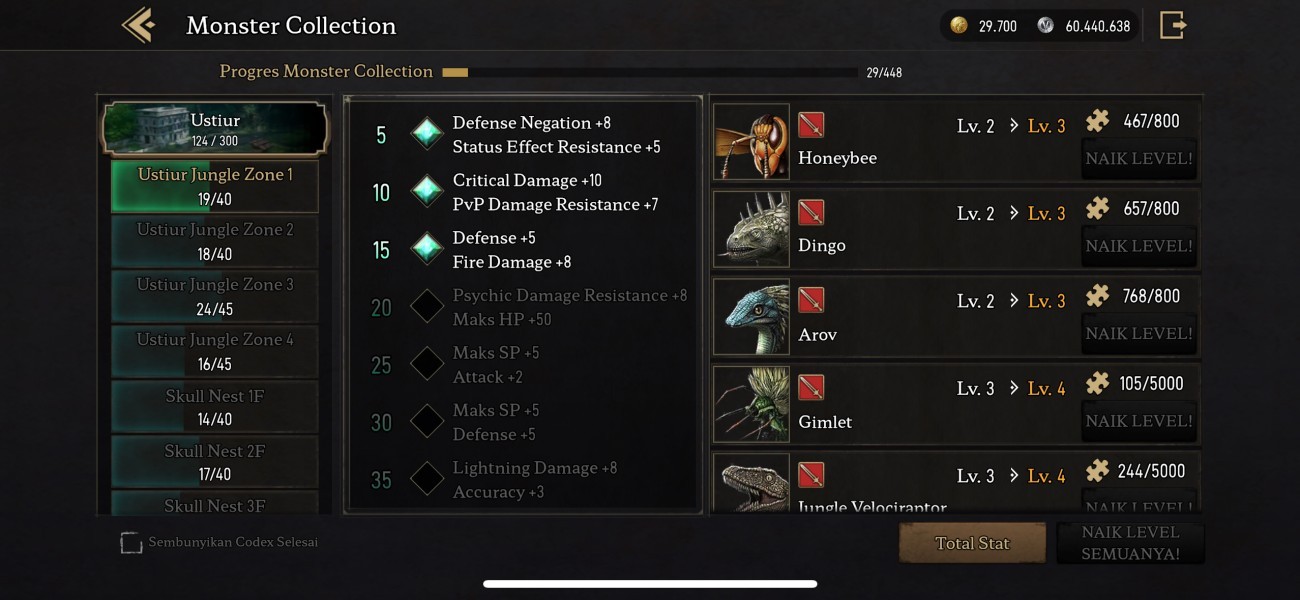Select the Skull Nest 1F zone
This screenshot has width=1300, height=600.
tap(215, 406)
